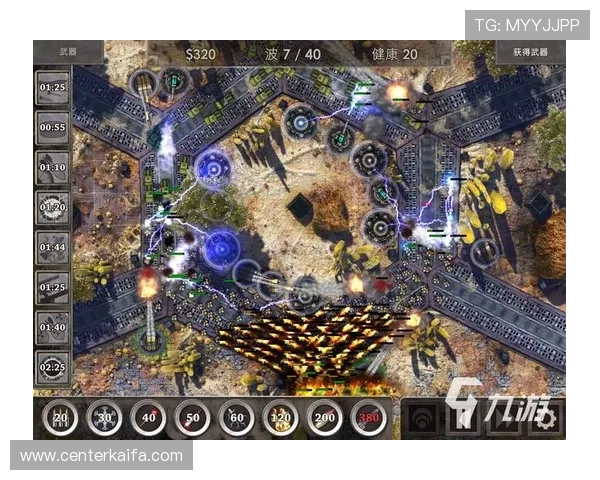Use the special weapon showing 01:20 timer
The height and width of the screenshot is (480, 600).
click(52, 208)
